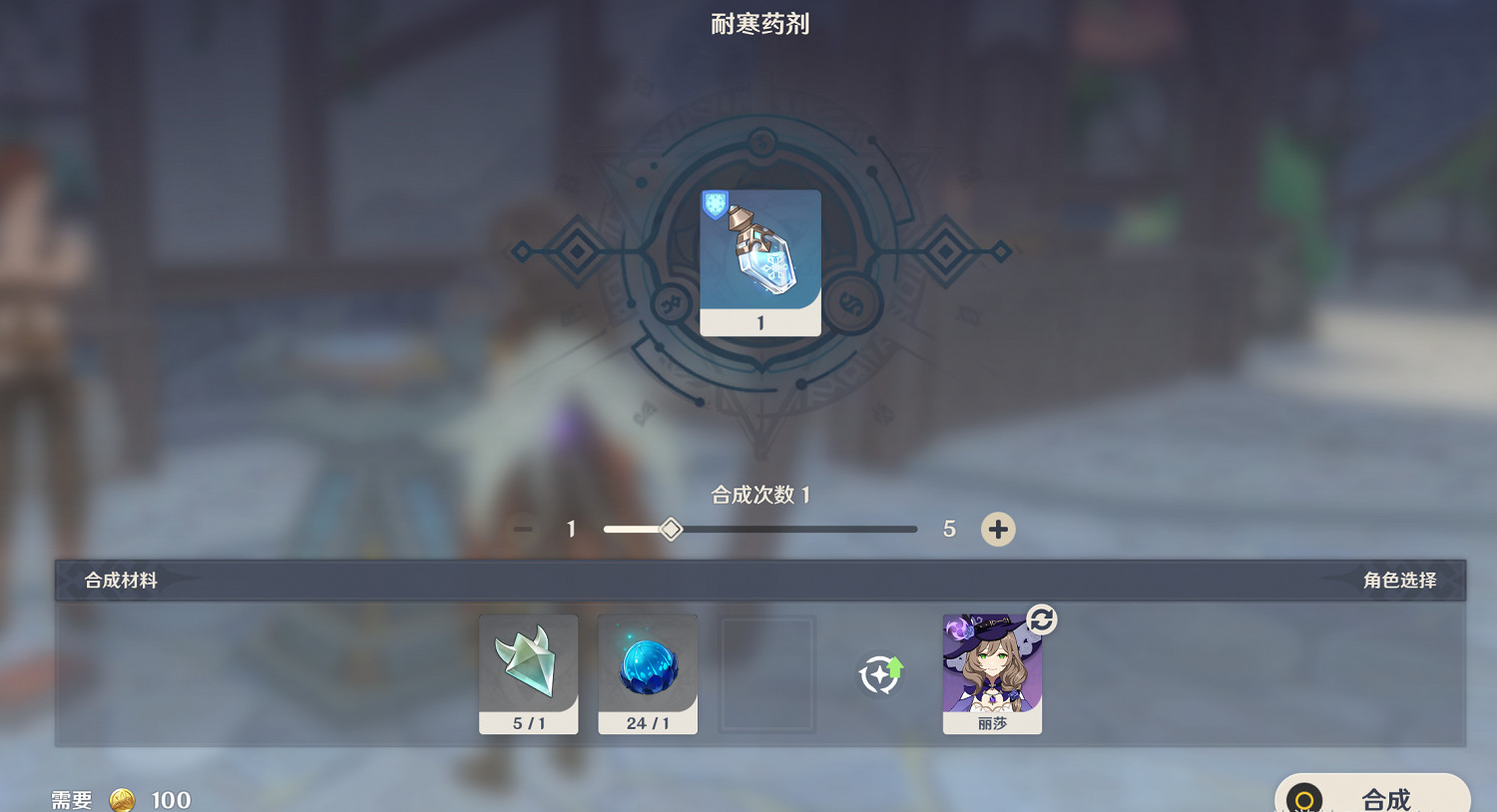Click the 耐寒药剂 title at the top
Screen dimensions: 1497x812
760,23
